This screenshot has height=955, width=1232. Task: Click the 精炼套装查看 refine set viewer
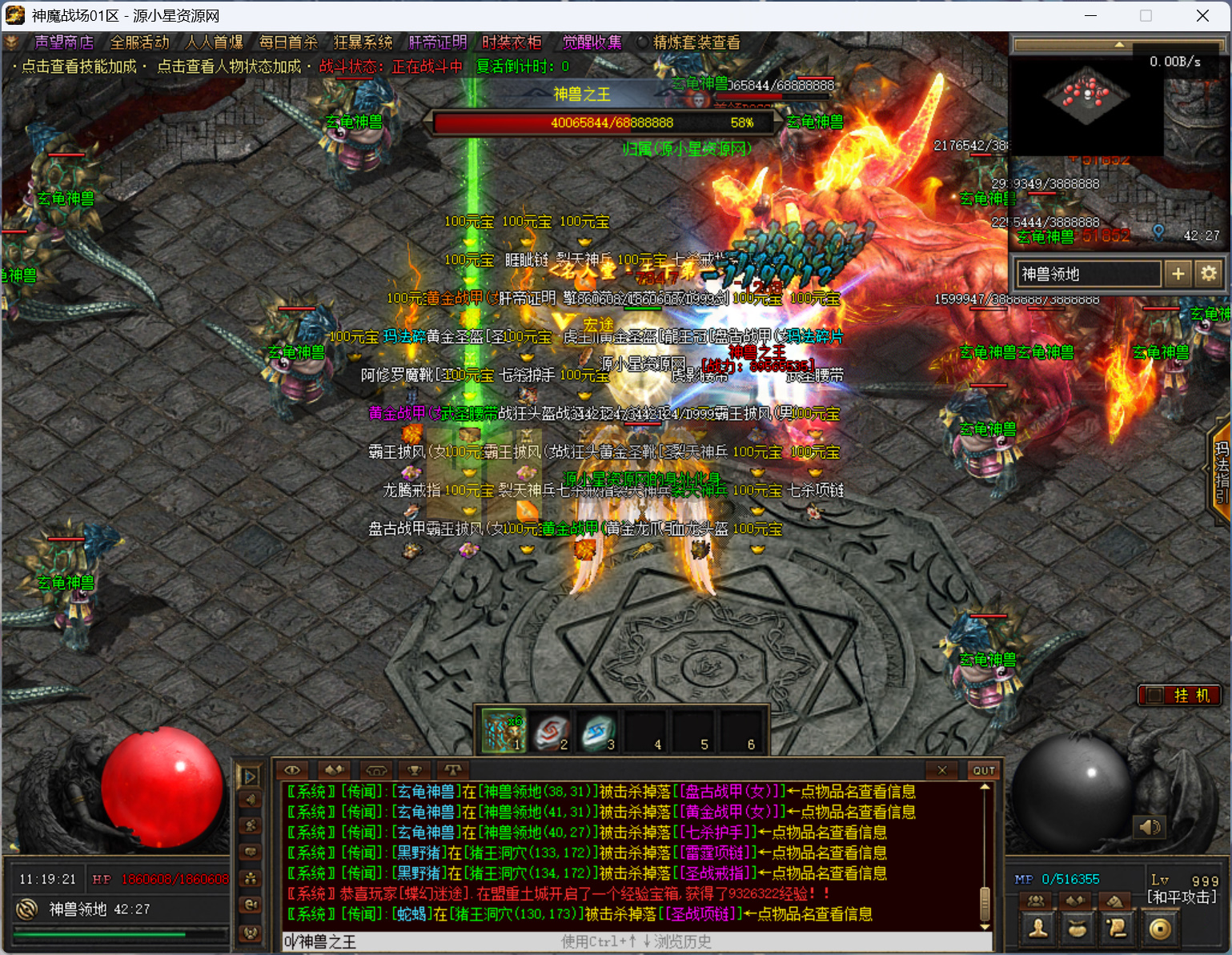(696, 42)
